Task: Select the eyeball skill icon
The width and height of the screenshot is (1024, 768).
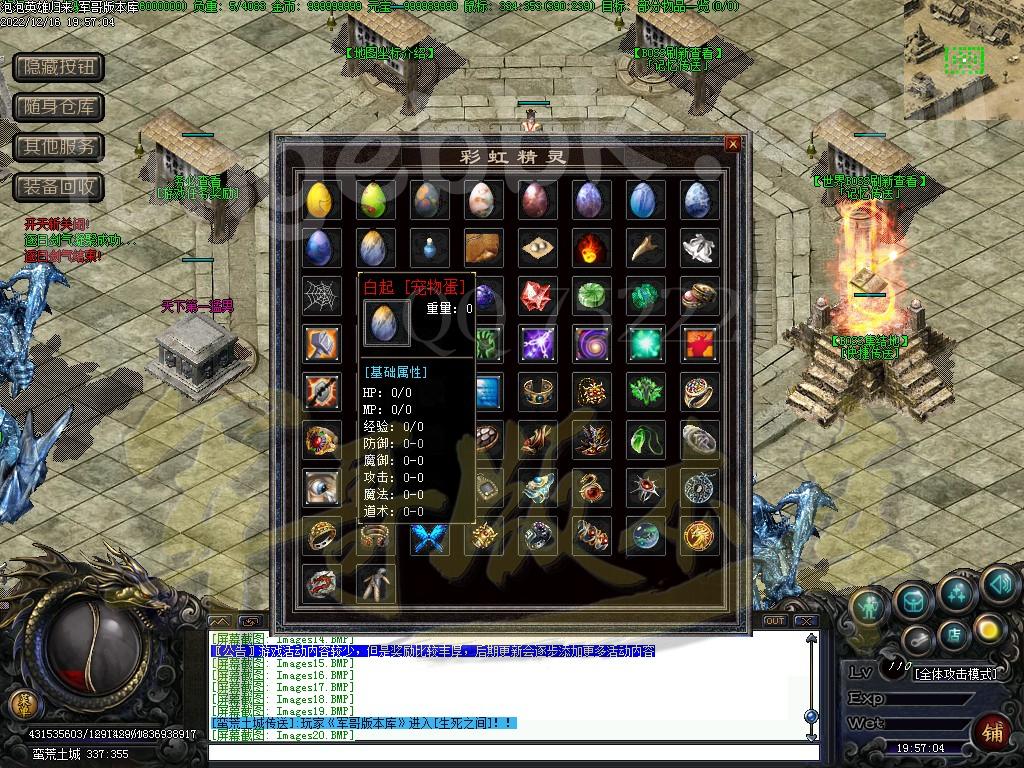Action: point(320,488)
